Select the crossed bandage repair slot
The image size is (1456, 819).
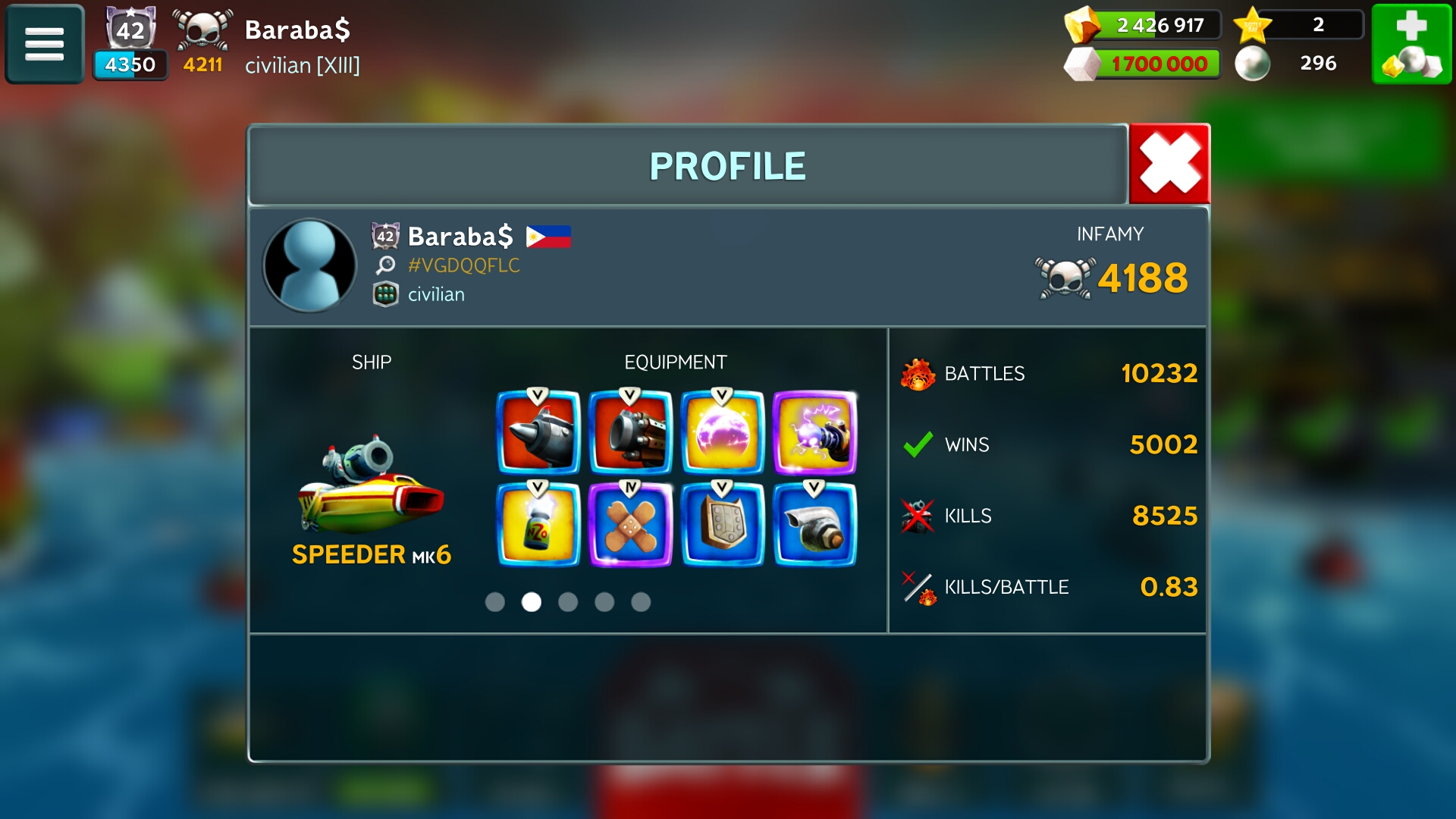630,525
